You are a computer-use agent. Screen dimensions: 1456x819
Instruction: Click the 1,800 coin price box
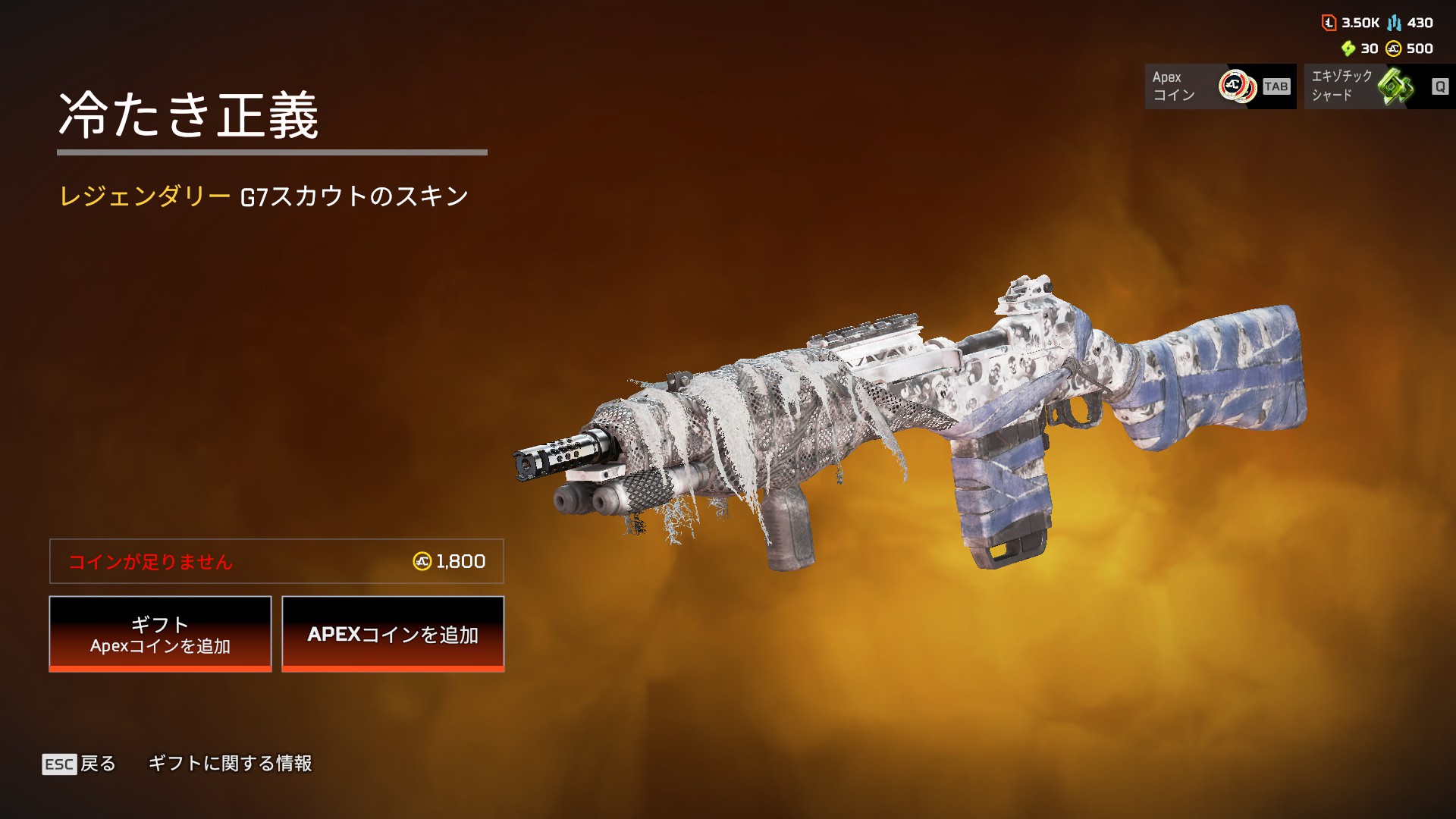pyautogui.click(x=277, y=561)
